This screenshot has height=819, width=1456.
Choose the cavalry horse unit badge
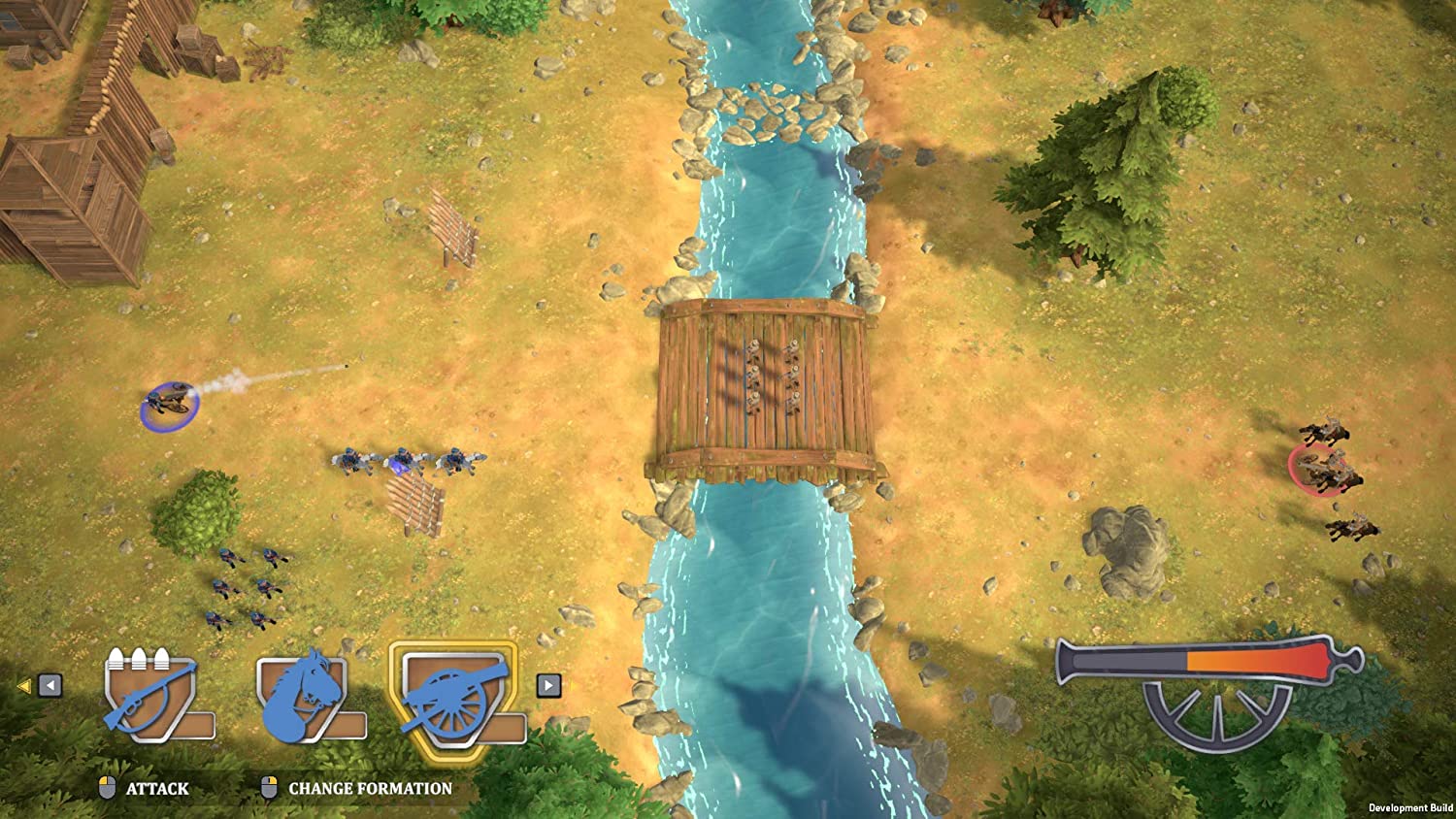pos(303,693)
